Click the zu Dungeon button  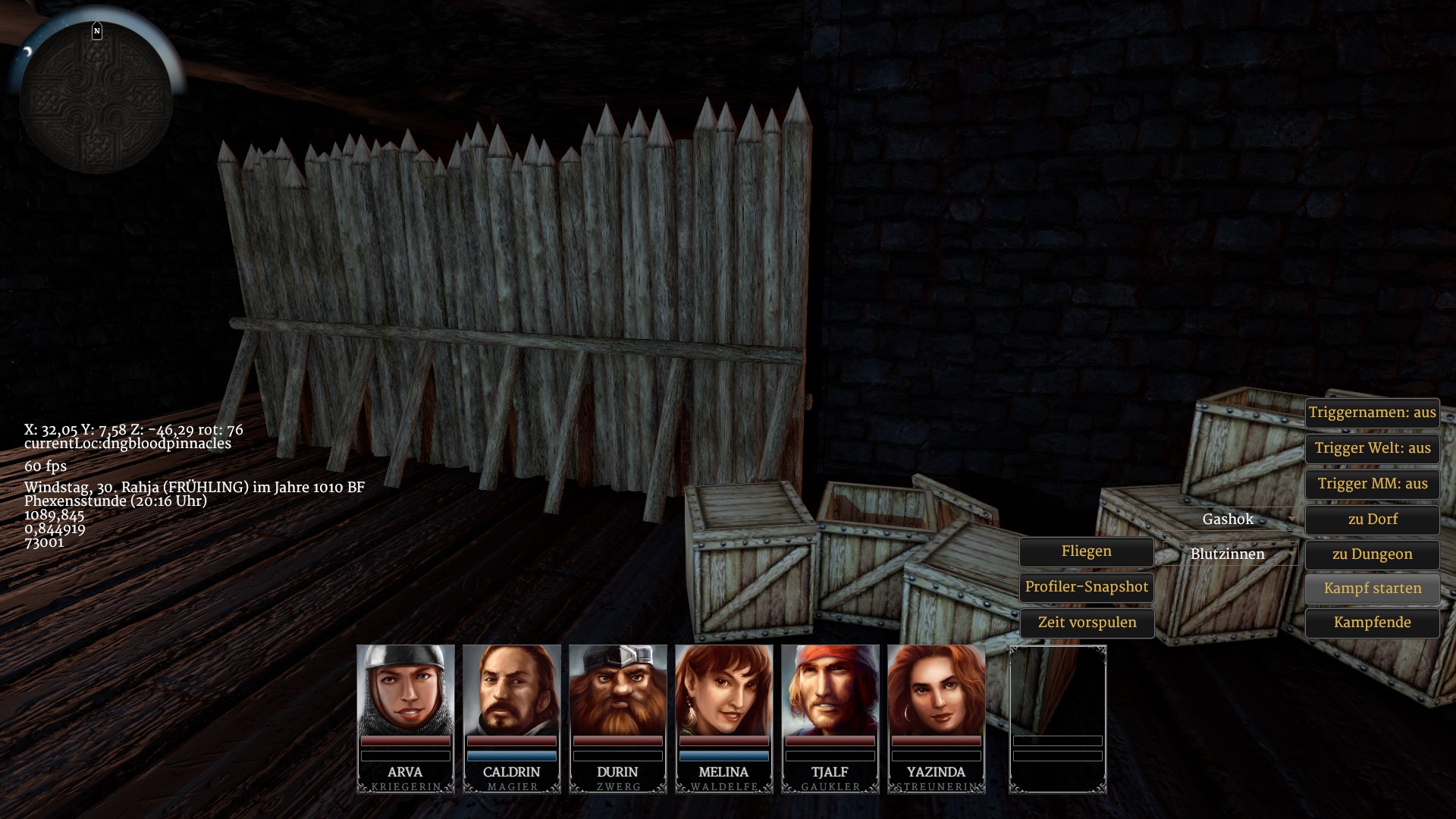[x=1372, y=554]
